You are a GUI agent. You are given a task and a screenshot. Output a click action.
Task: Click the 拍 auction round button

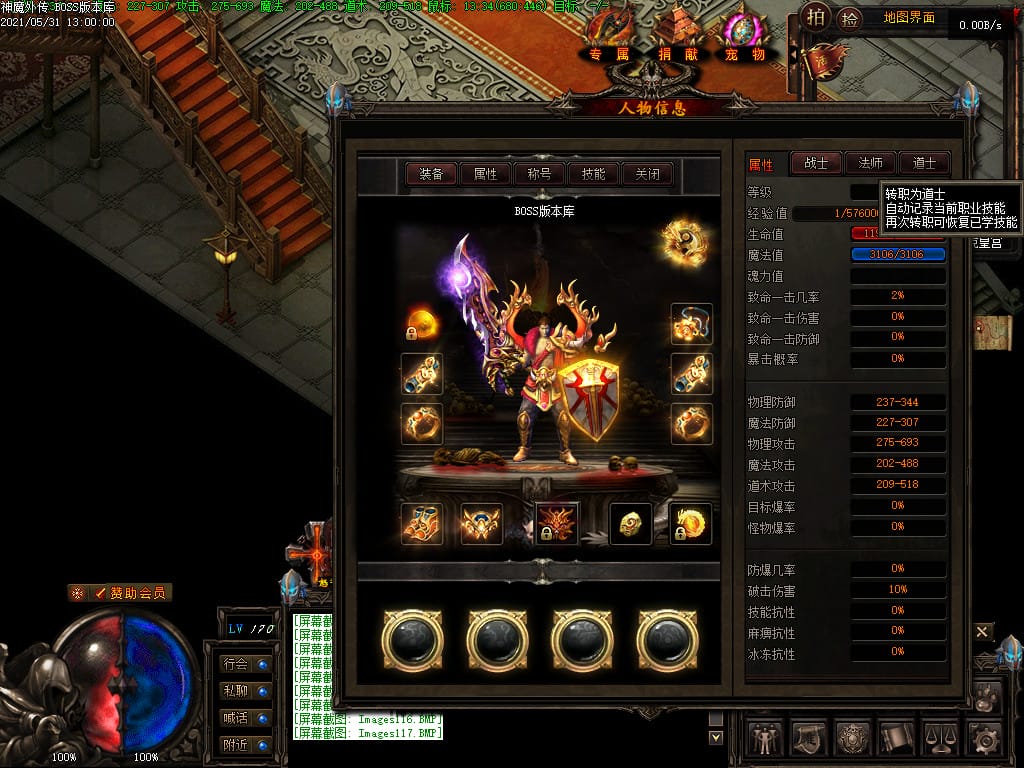(816, 17)
